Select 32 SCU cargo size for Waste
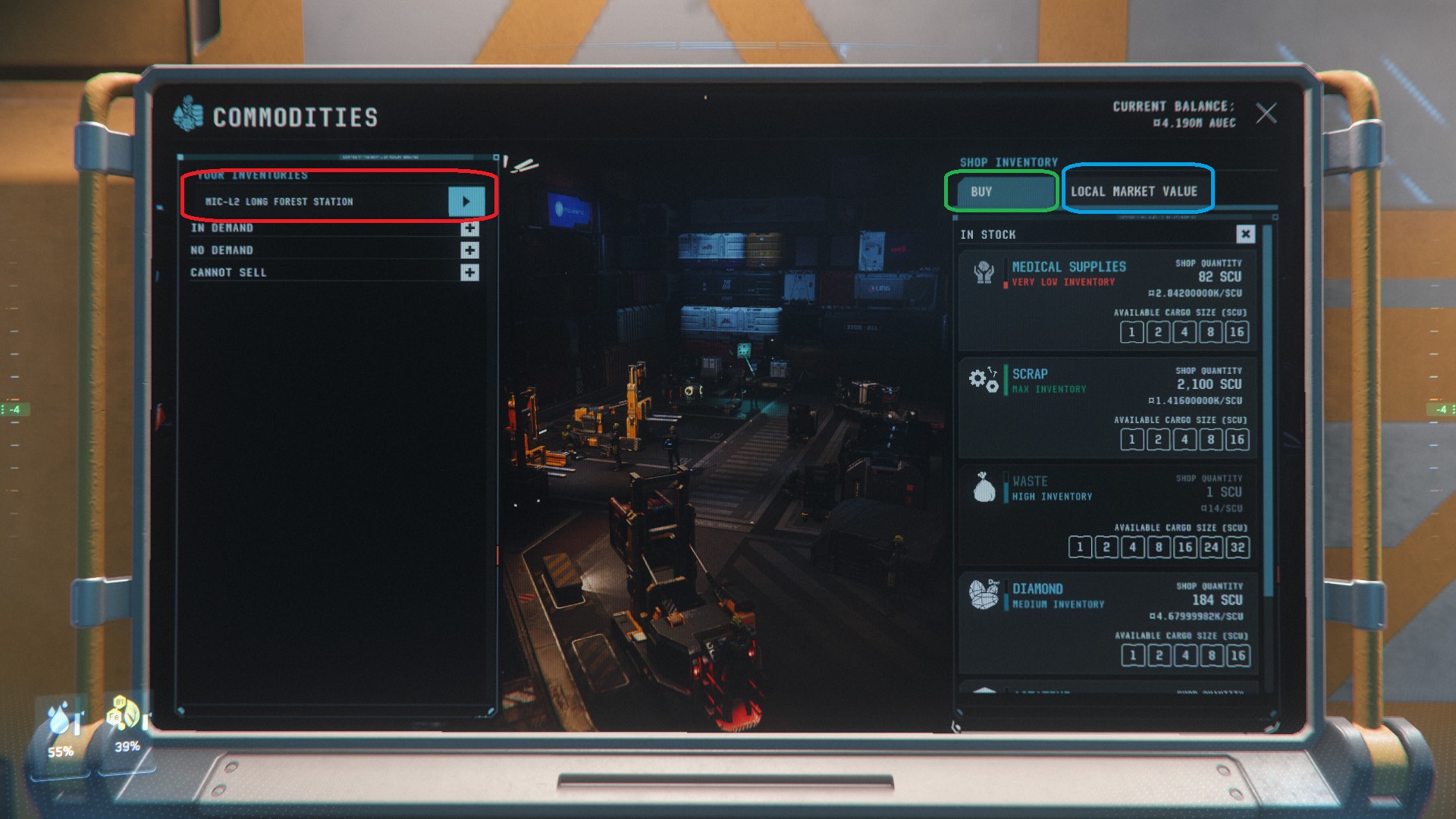The height and width of the screenshot is (819, 1456). tap(1239, 547)
